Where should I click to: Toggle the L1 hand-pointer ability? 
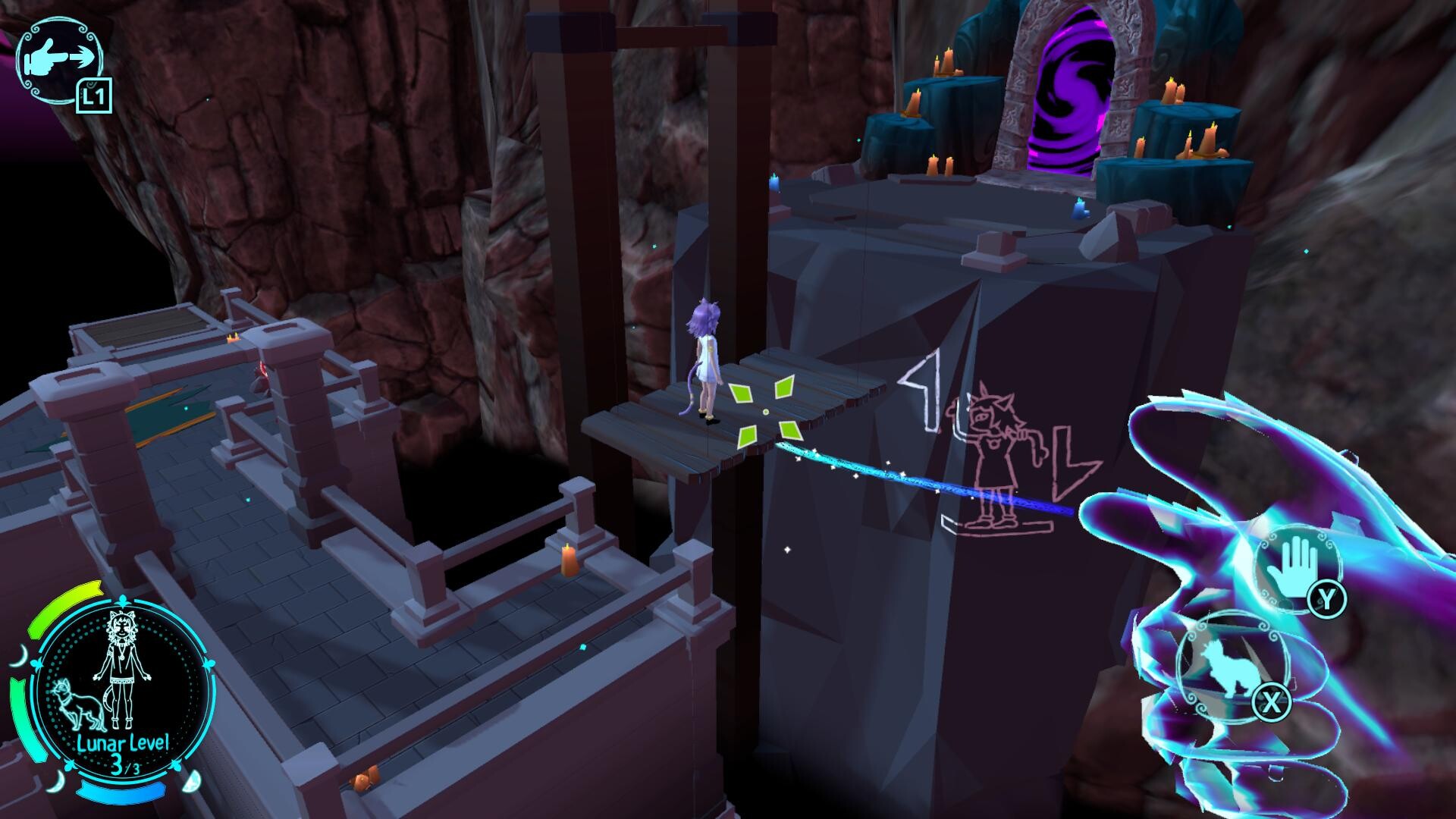(93, 96)
